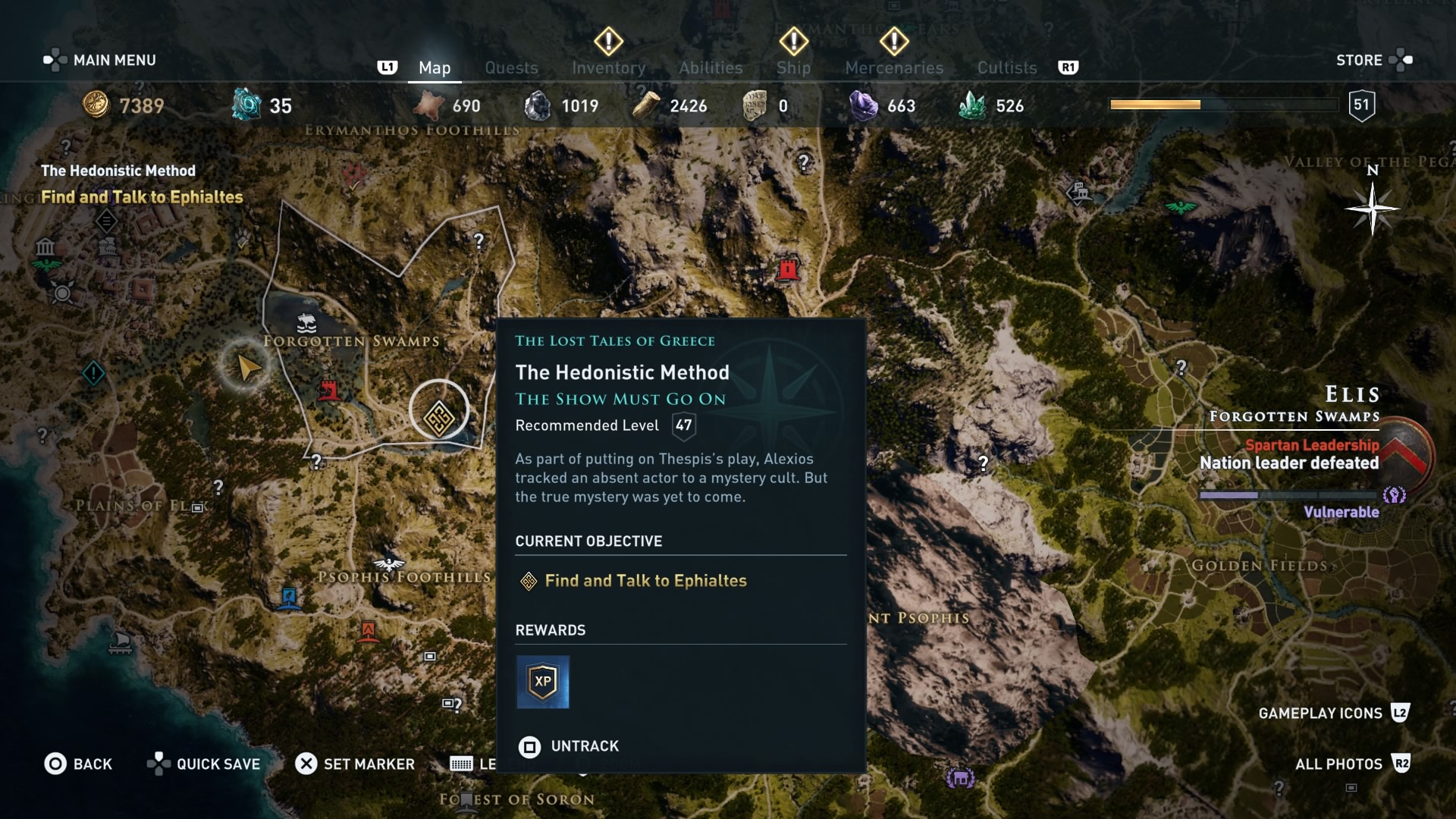Screen dimensions: 1456x819
Task: Switch to the Quests tab
Action: pos(511,67)
